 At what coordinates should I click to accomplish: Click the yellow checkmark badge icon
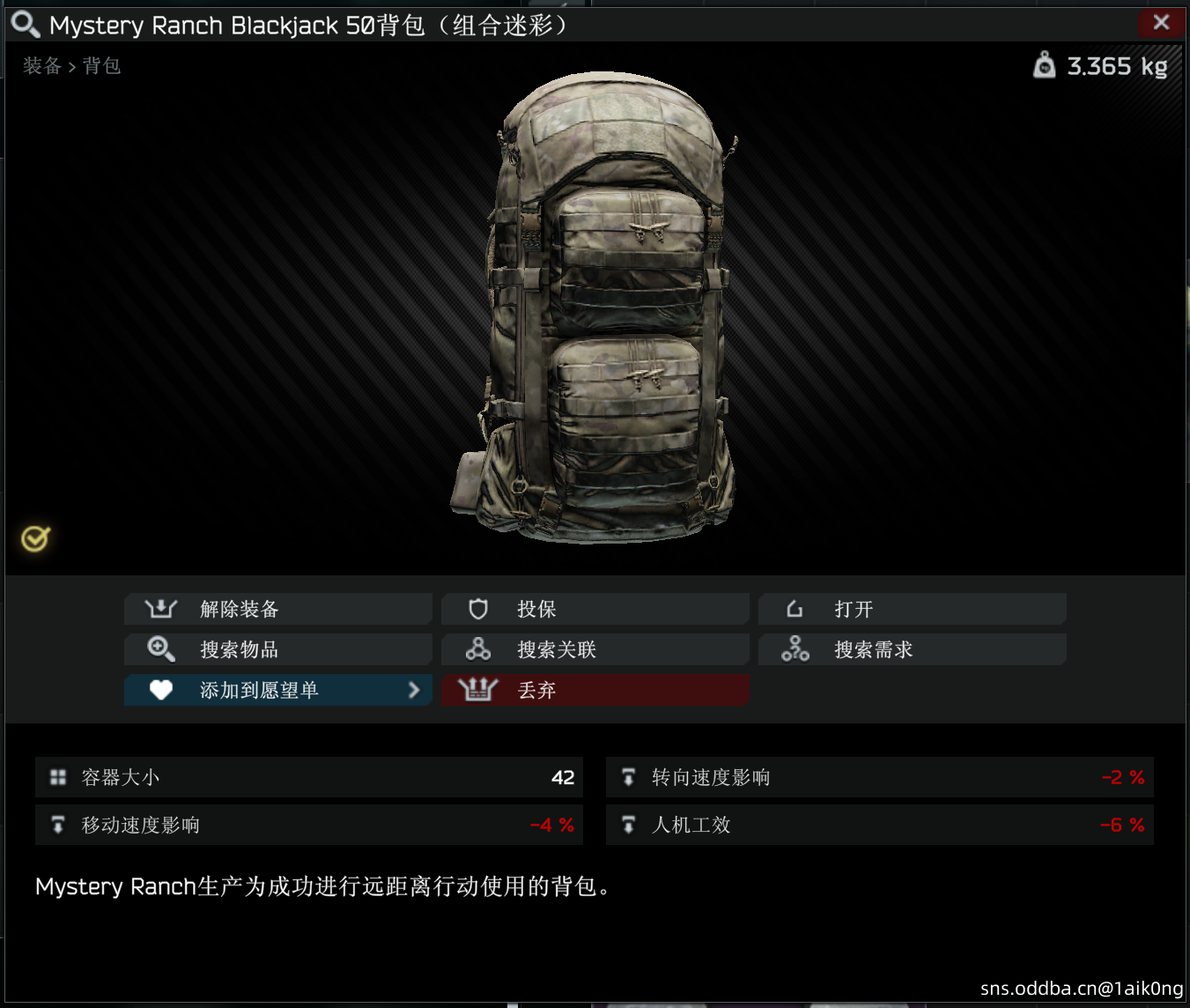[x=35, y=538]
